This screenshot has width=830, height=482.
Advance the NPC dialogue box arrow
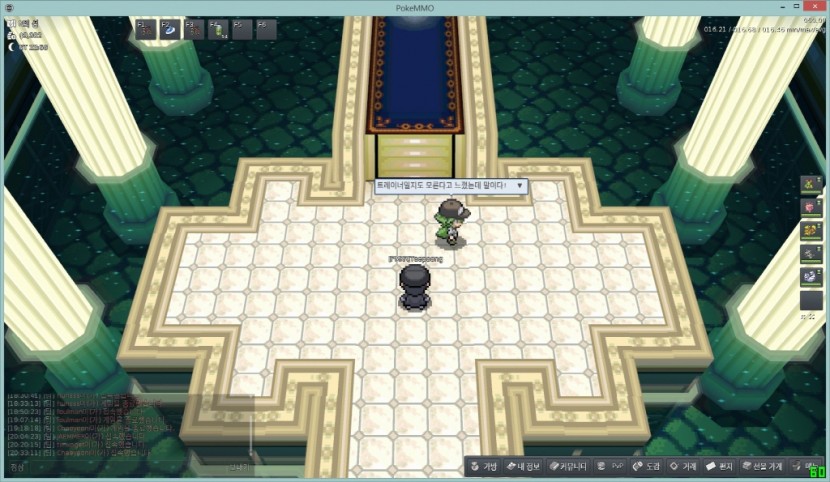pos(519,186)
